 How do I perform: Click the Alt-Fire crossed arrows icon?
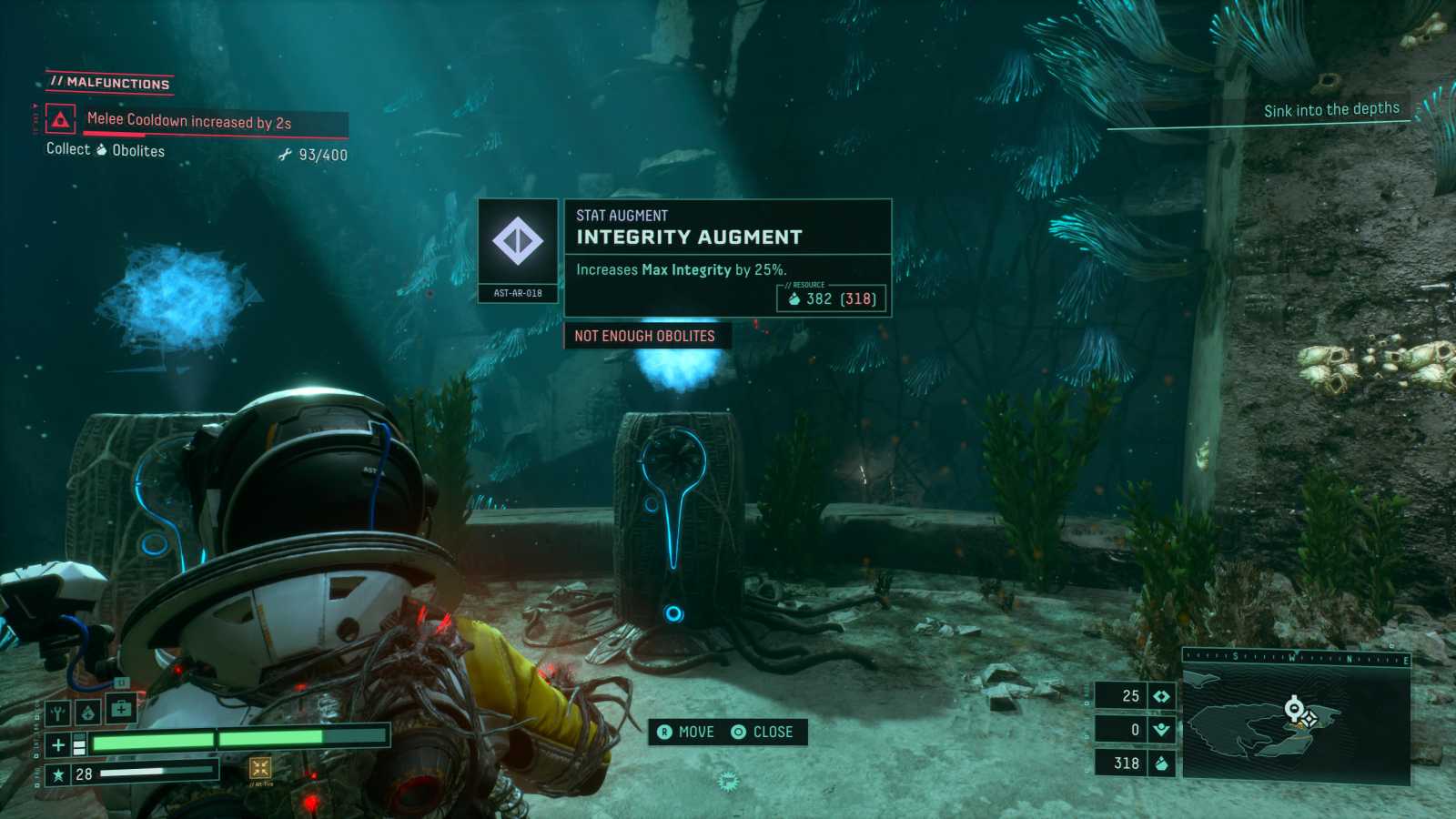click(260, 768)
